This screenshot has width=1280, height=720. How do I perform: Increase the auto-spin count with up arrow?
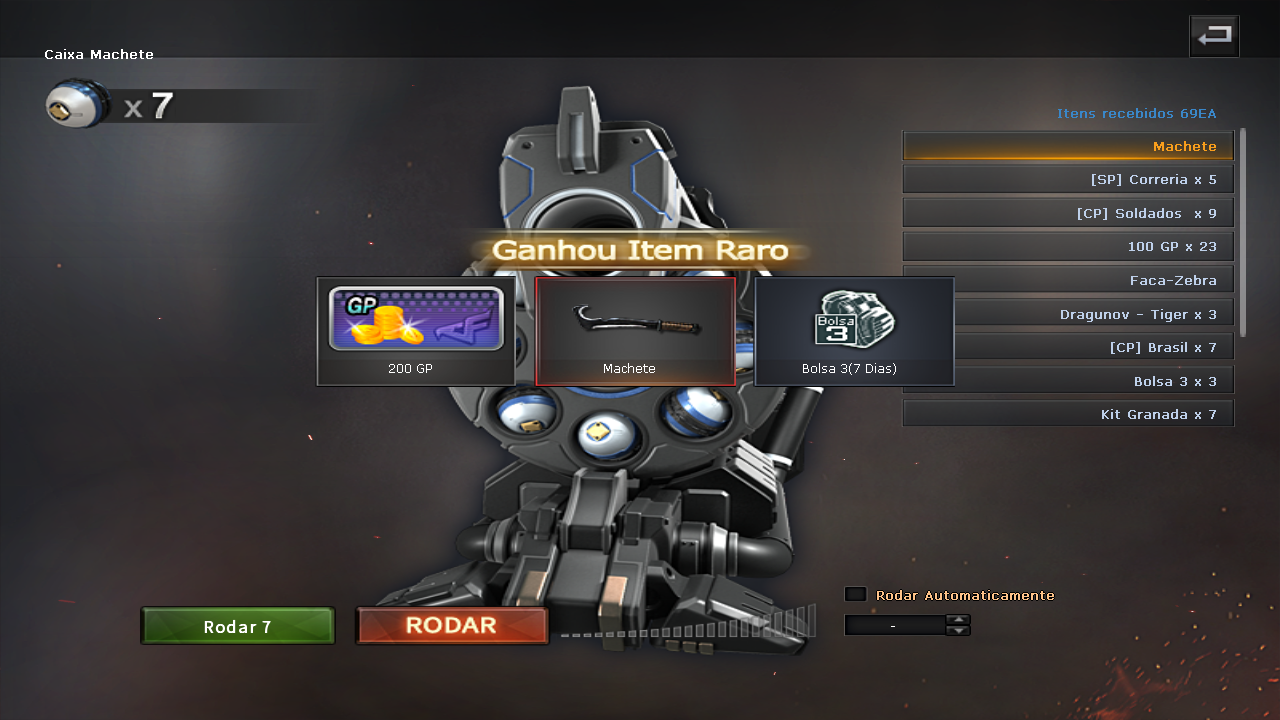[x=958, y=619]
